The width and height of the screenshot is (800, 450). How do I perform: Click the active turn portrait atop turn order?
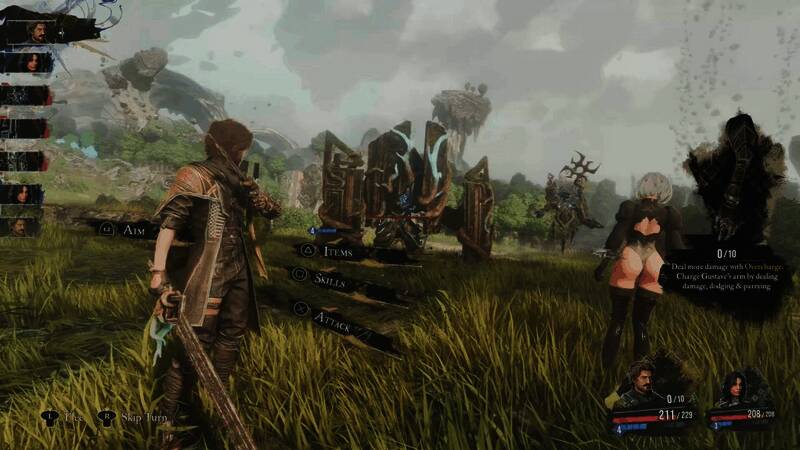click(38, 31)
